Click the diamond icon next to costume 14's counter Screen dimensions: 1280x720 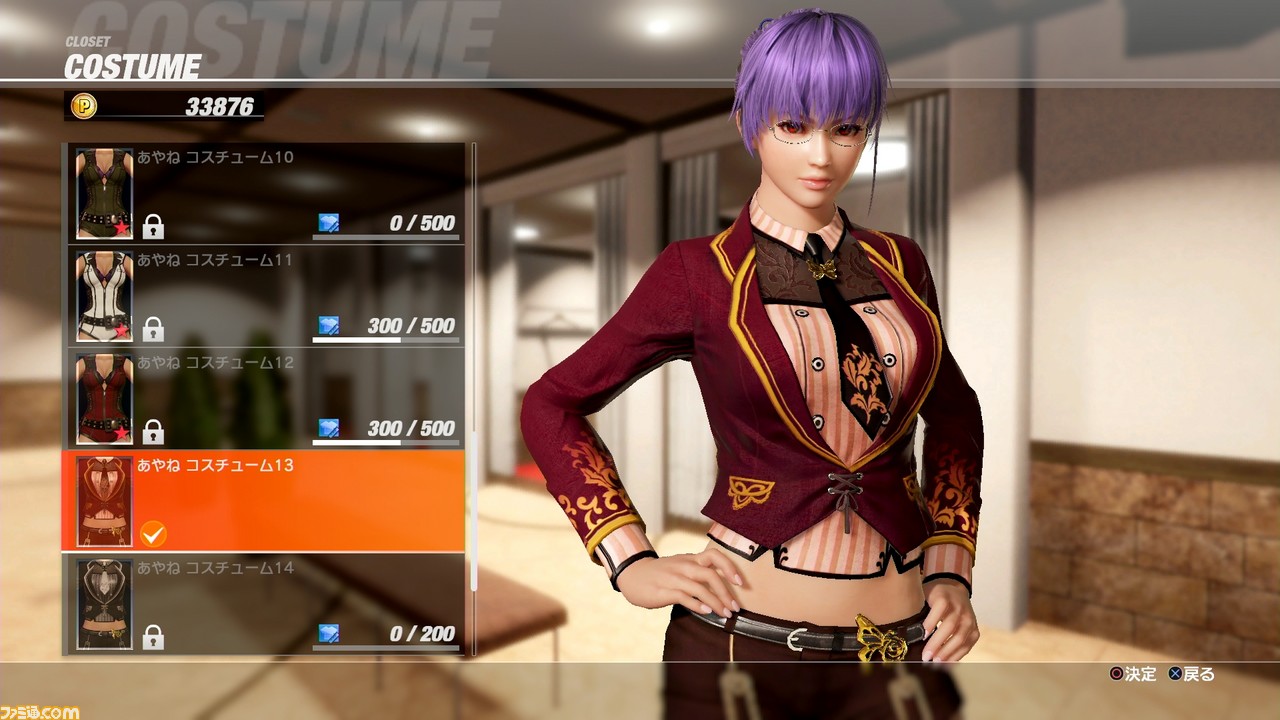[x=330, y=632]
